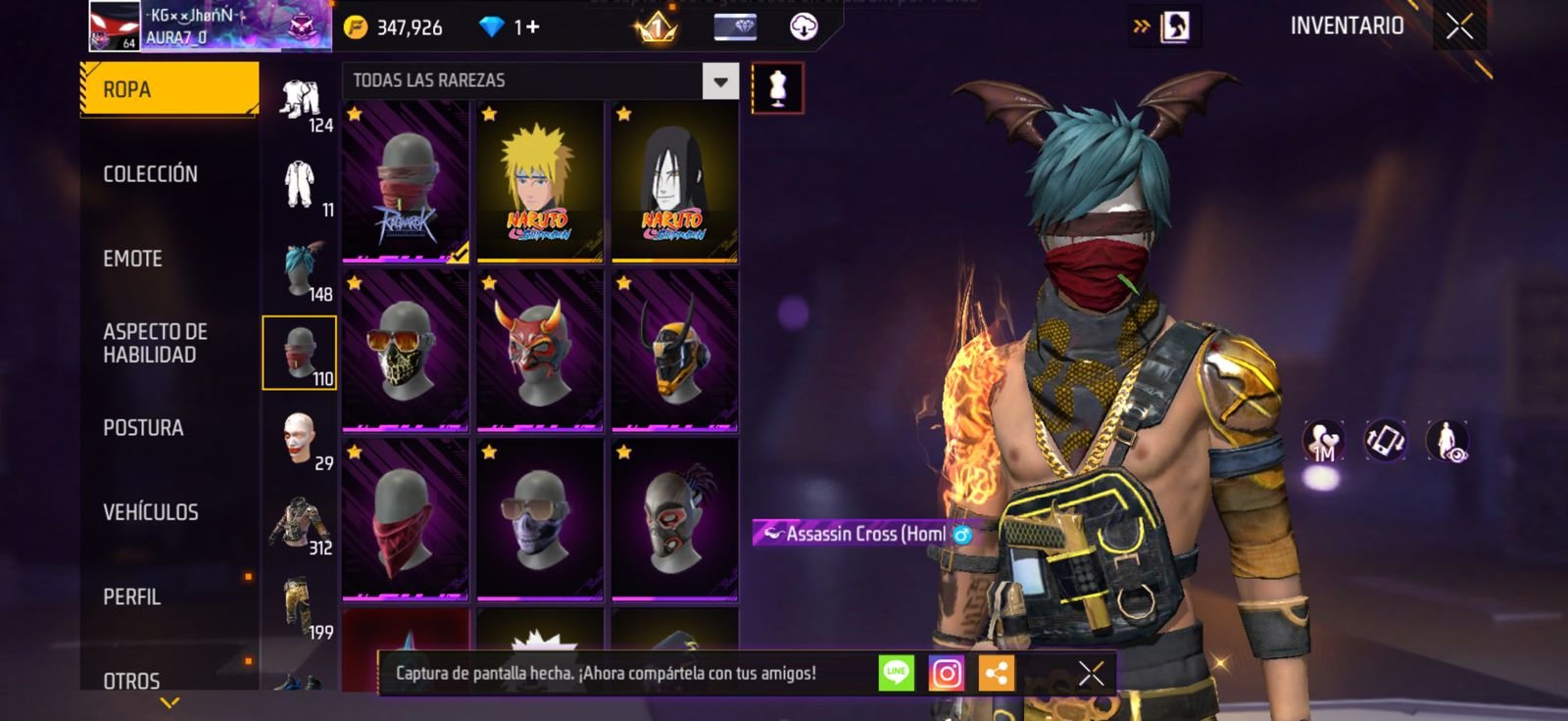Open Aspecto de Habilidad section
Viewport: 1568px width, 721px height.
pos(155,343)
